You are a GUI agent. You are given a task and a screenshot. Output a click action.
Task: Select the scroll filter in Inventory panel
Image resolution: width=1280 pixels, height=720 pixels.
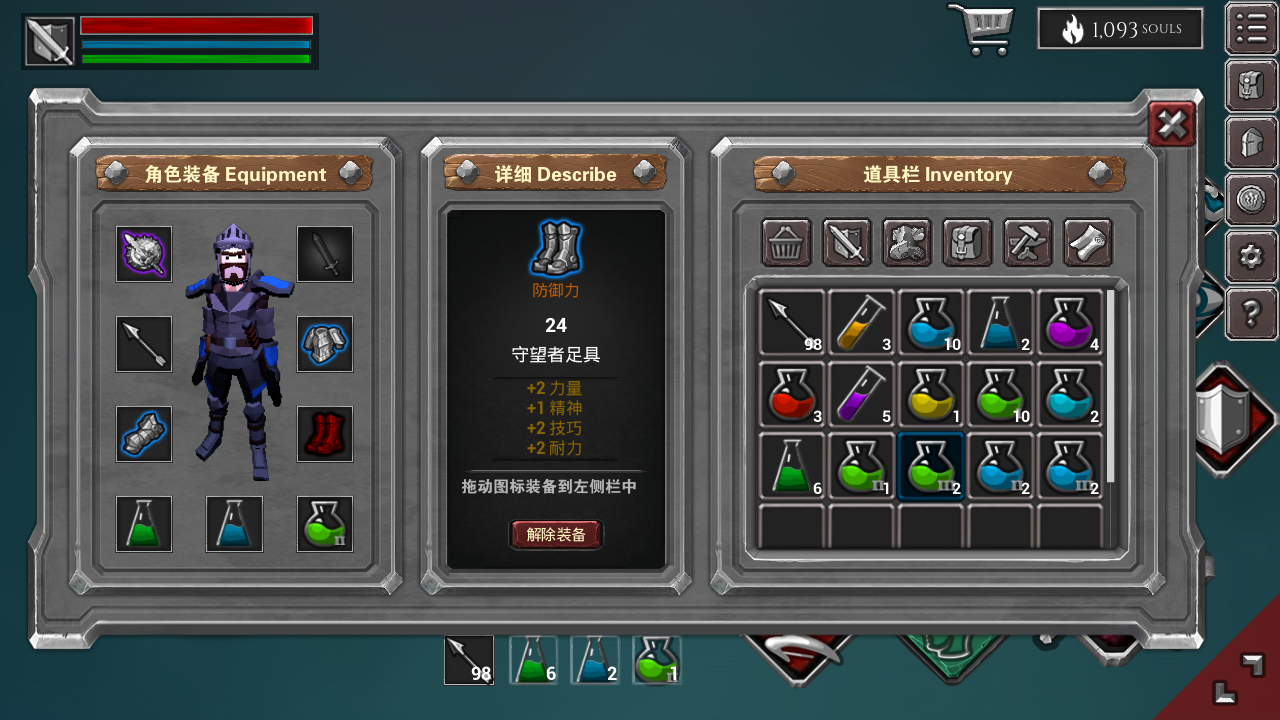click(x=1087, y=242)
